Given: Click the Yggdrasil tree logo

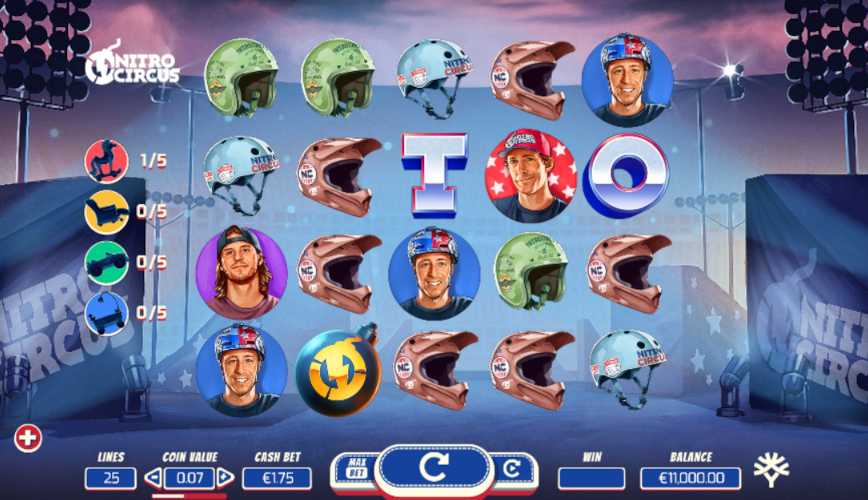Looking at the screenshot, I should point(771,469).
